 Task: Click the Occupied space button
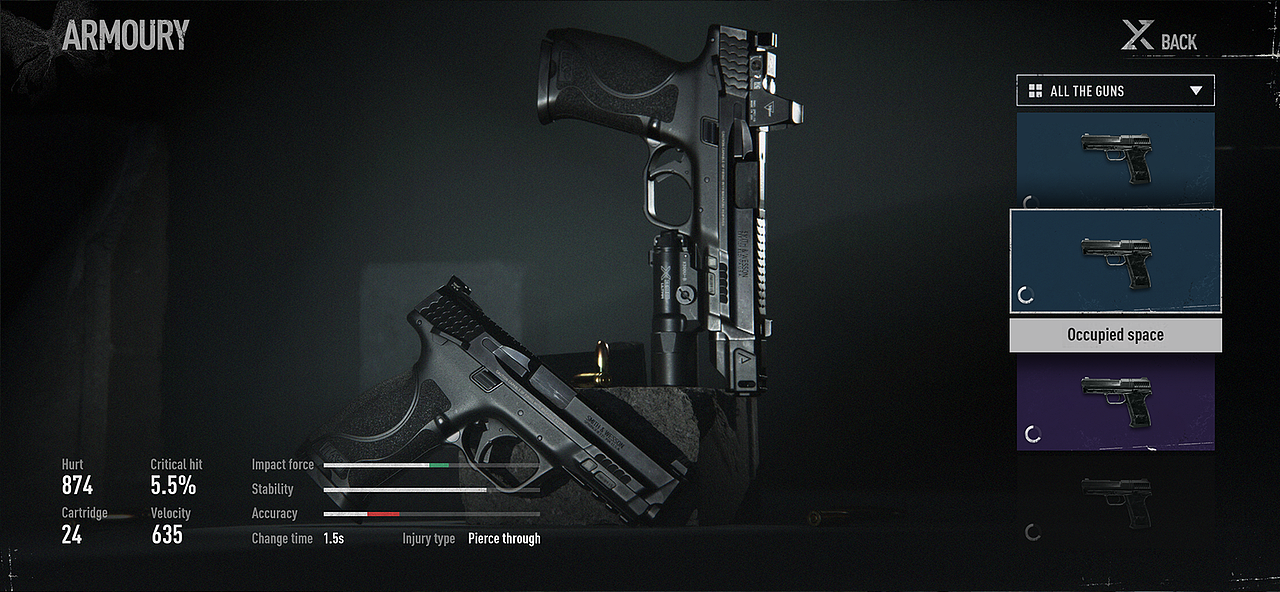pos(1115,335)
